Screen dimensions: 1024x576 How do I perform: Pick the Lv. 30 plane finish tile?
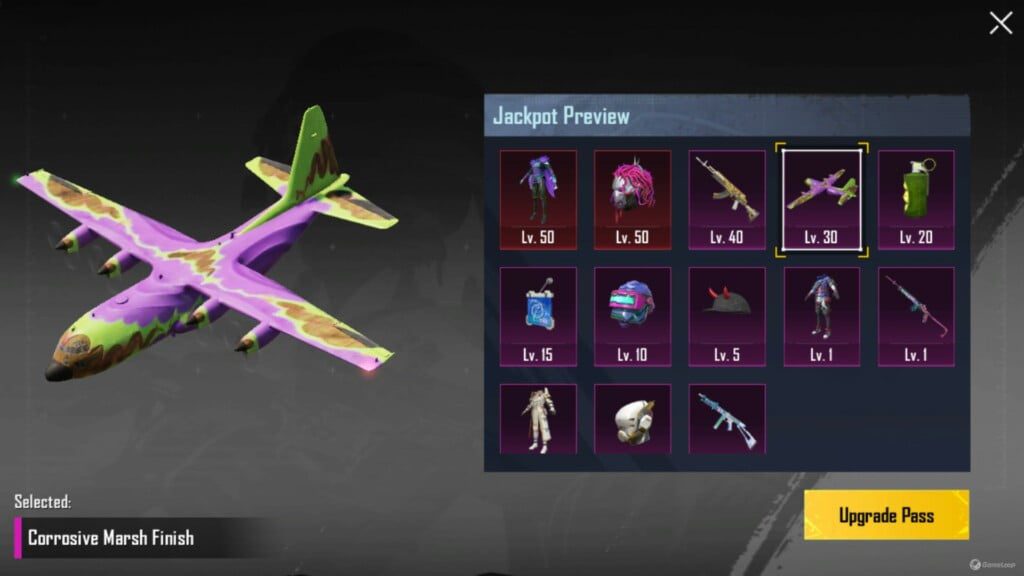pos(821,199)
